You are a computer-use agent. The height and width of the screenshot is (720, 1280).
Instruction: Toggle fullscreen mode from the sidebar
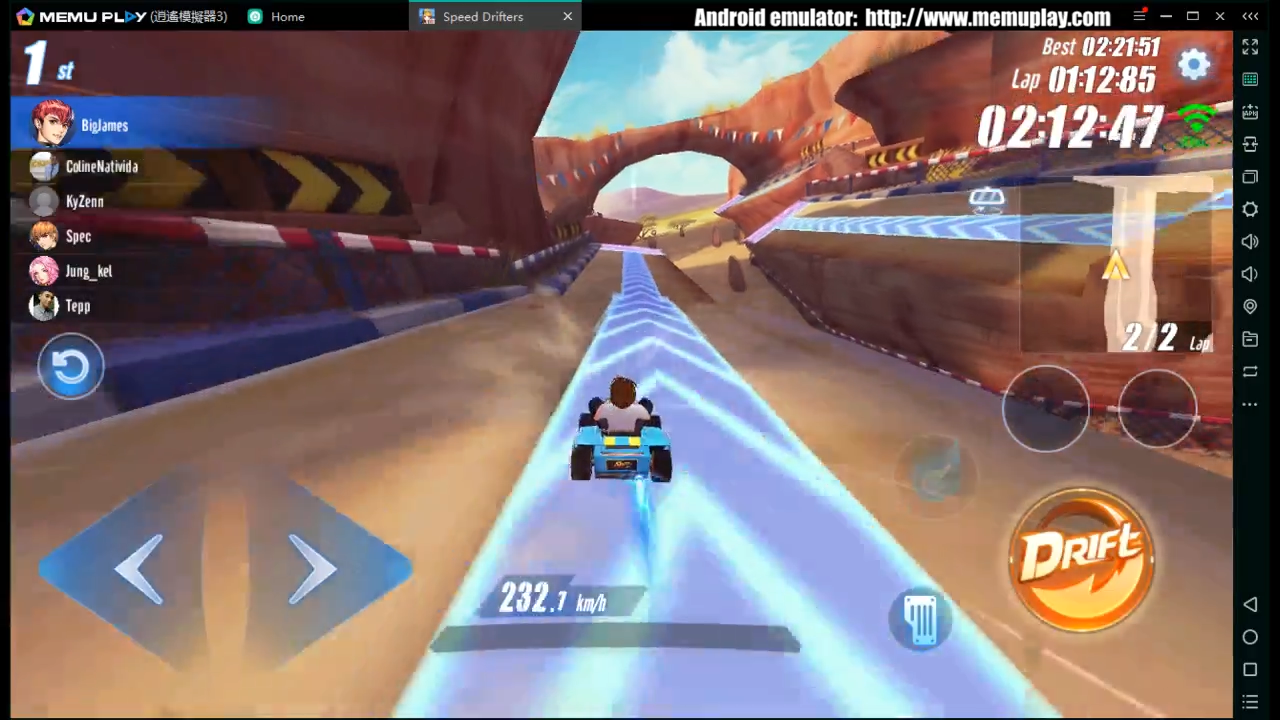[x=1250, y=47]
